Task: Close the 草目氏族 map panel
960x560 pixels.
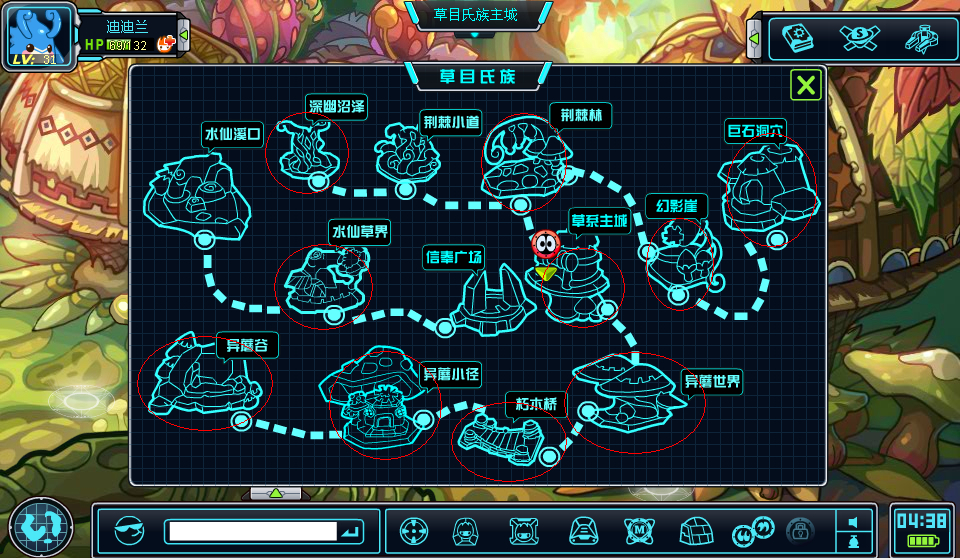Action: point(806,85)
